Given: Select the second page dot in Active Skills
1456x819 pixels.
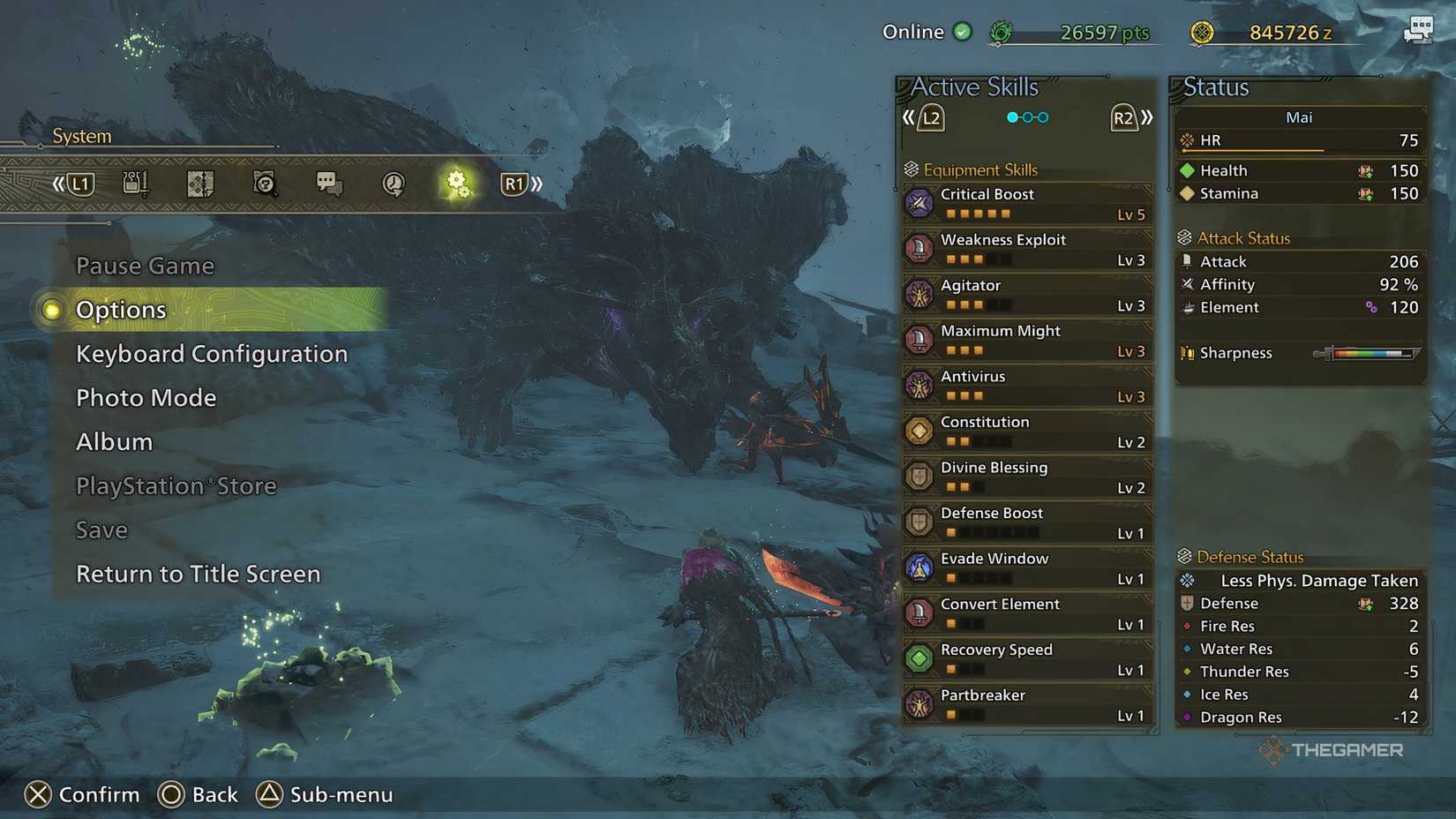Looking at the screenshot, I should pyautogui.click(x=1029, y=116).
